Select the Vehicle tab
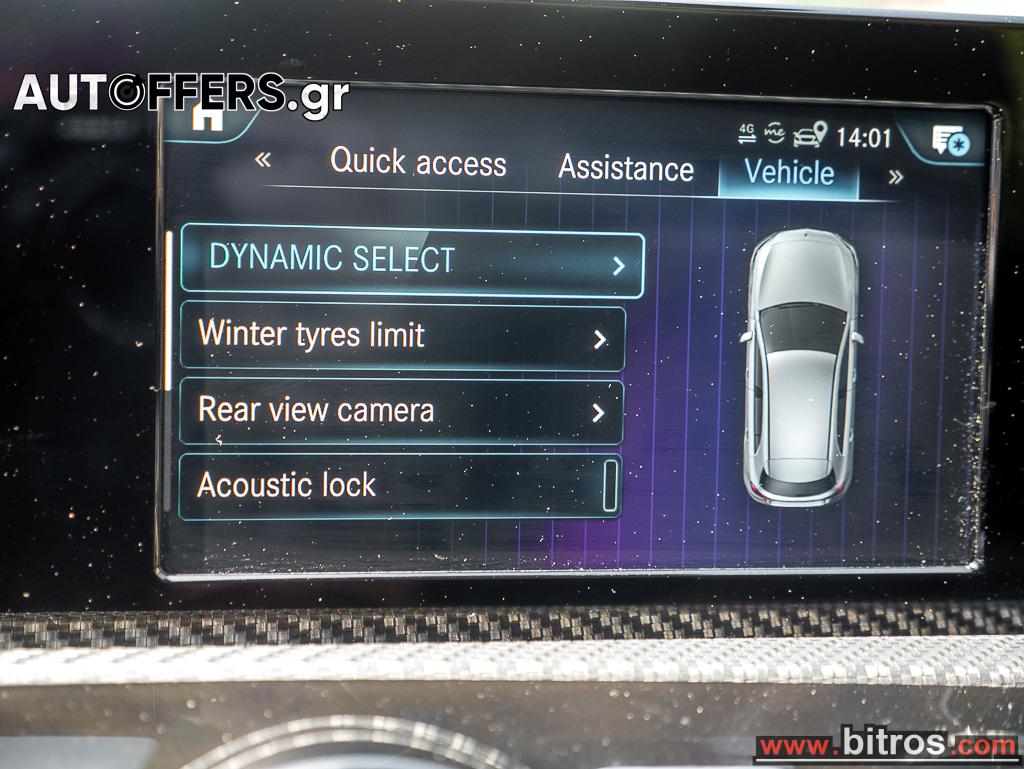 [789, 173]
